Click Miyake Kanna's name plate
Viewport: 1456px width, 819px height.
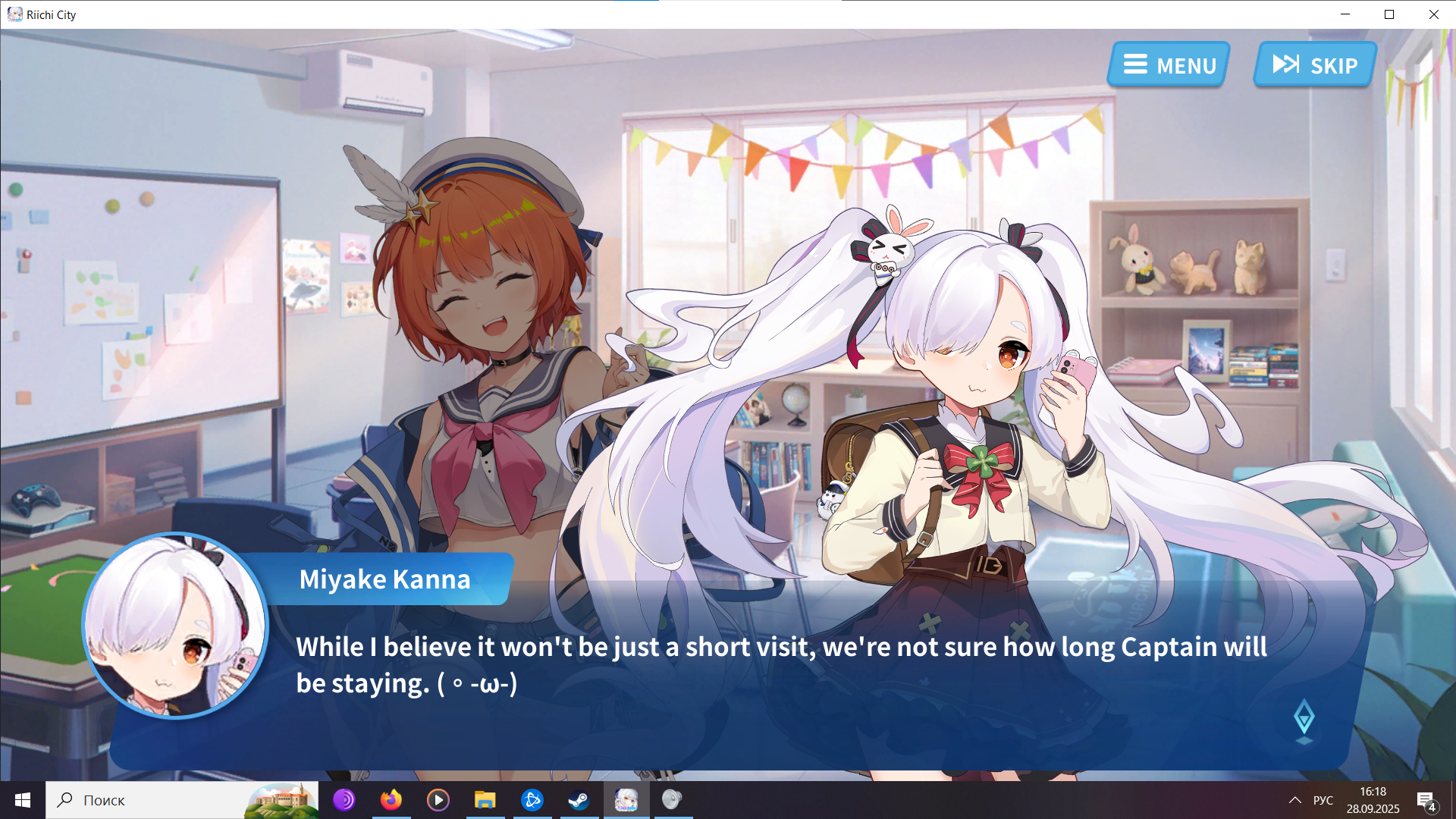(385, 579)
